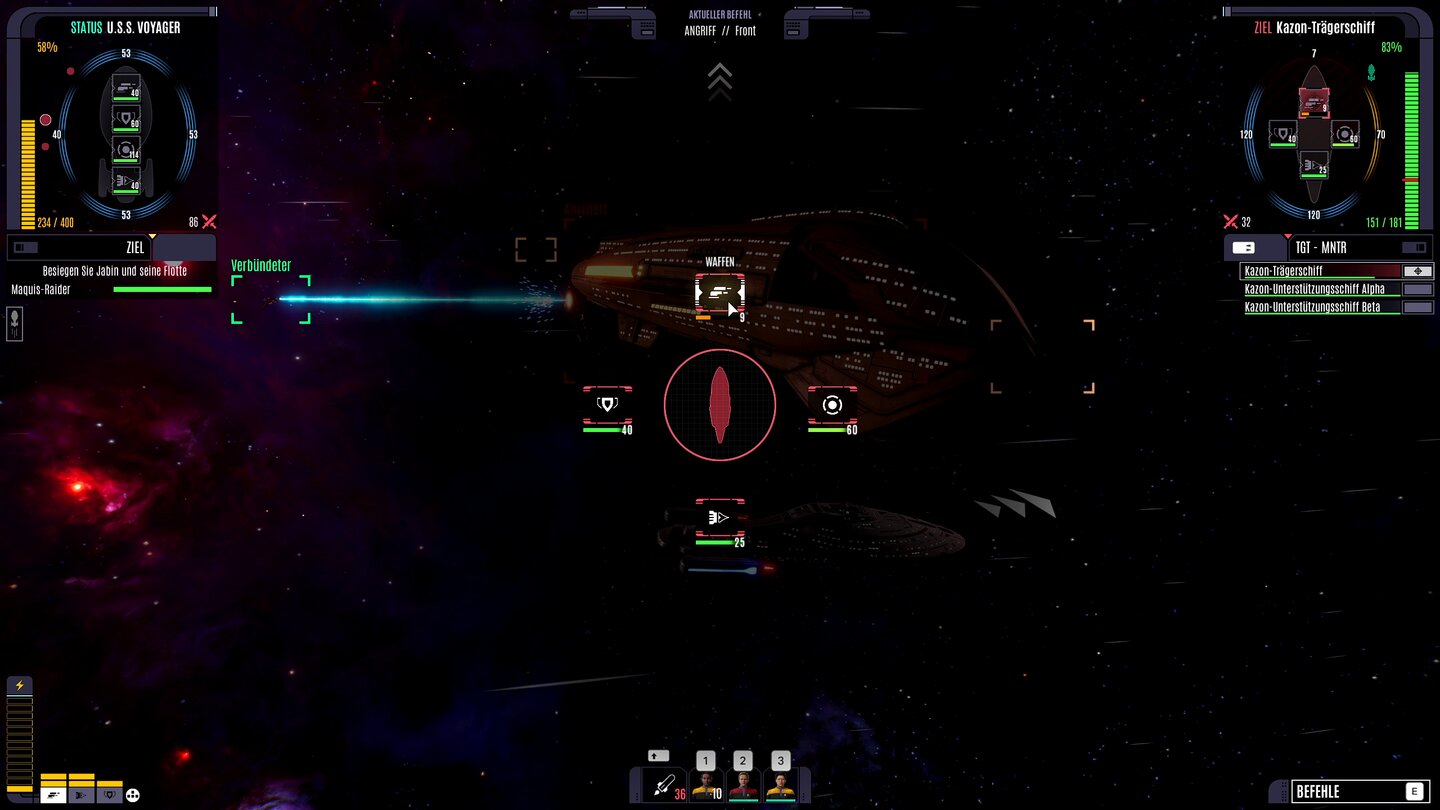Select the shields power preset icon
The width and height of the screenshot is (1440, 810).
click(107, 795)
